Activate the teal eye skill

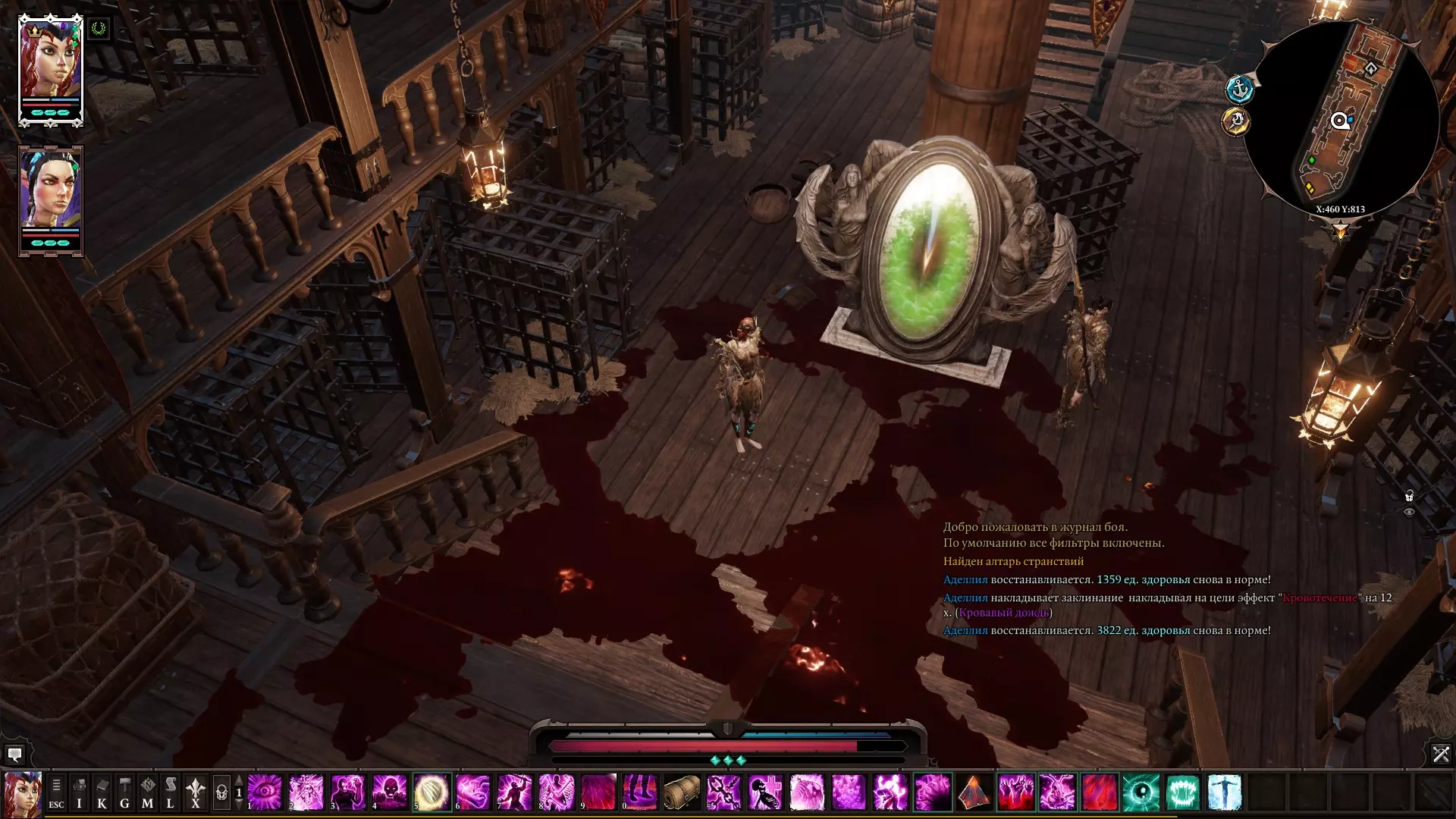pos(1141,792)
